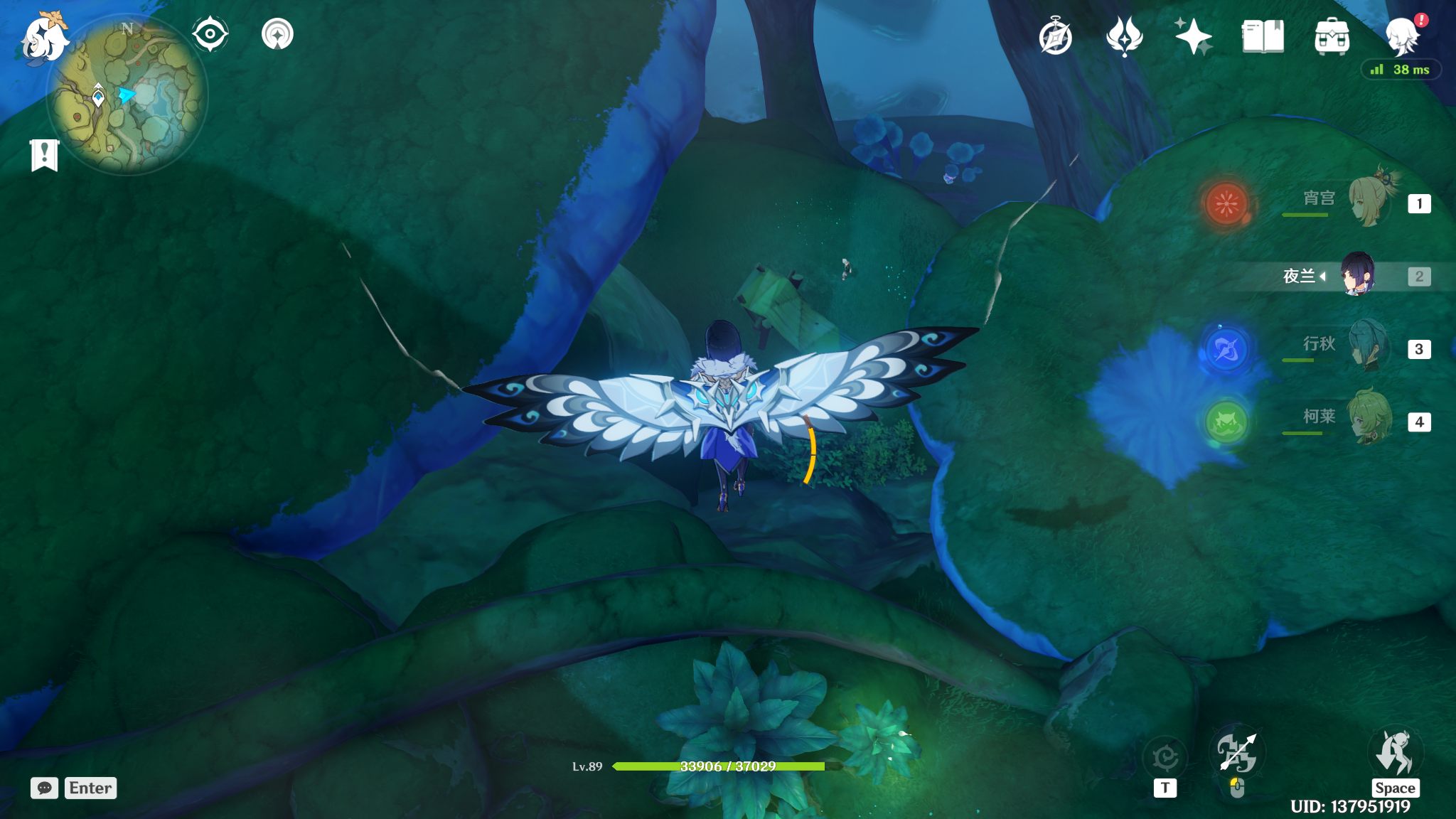Select active character 夜兰

(1356, 276)
